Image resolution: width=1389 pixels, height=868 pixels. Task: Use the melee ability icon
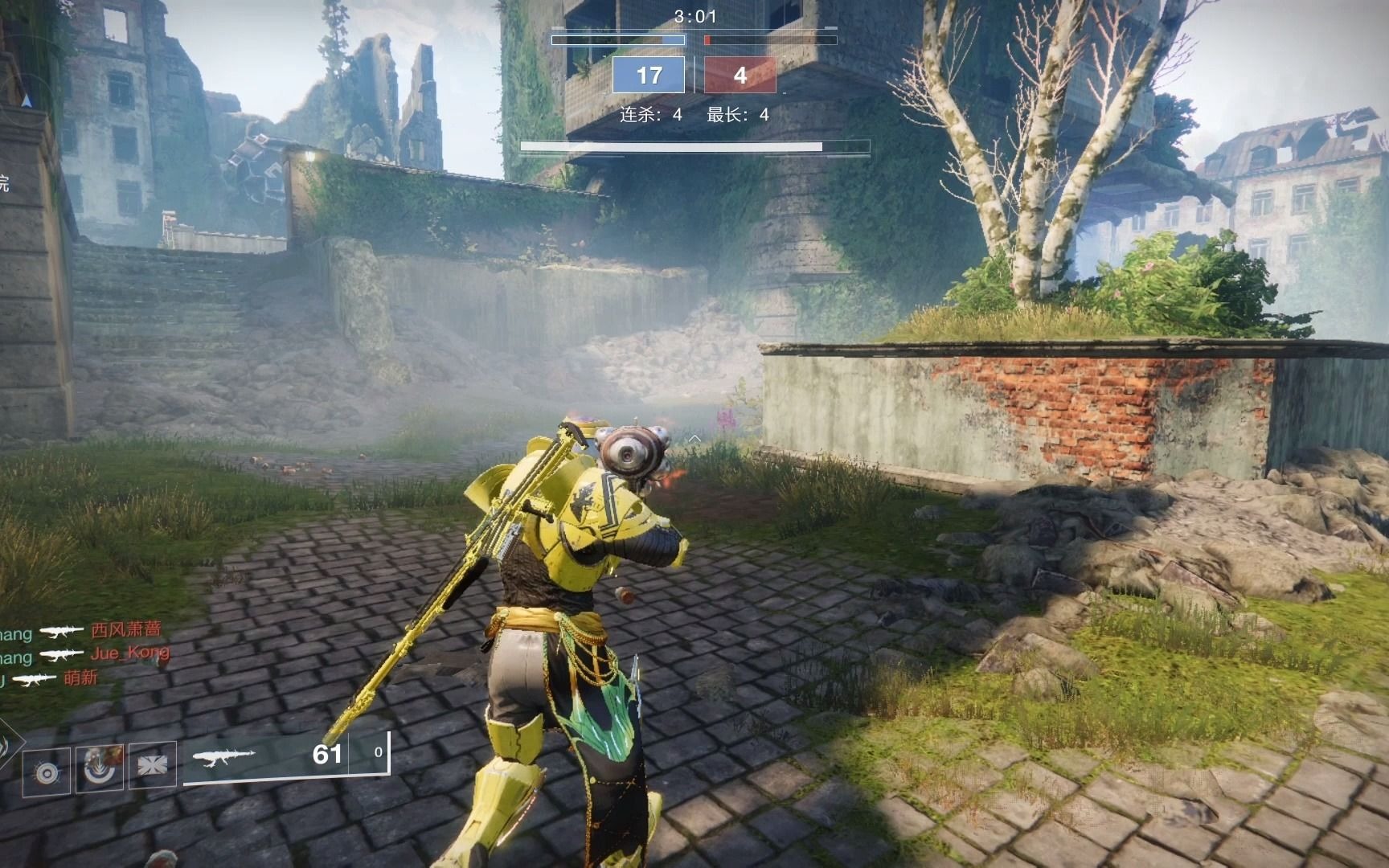(x=100, y=768)
